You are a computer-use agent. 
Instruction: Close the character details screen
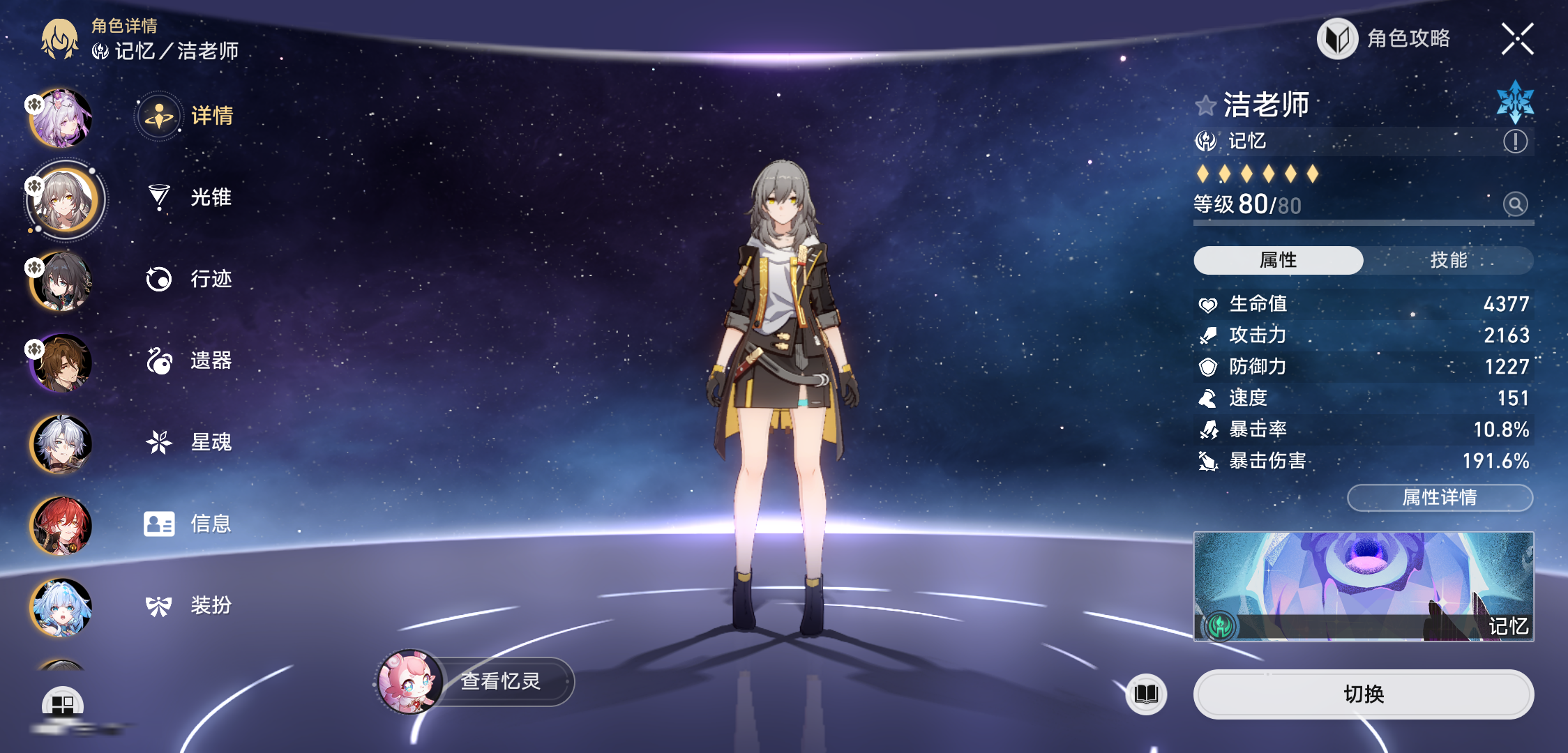(1517, 39)
